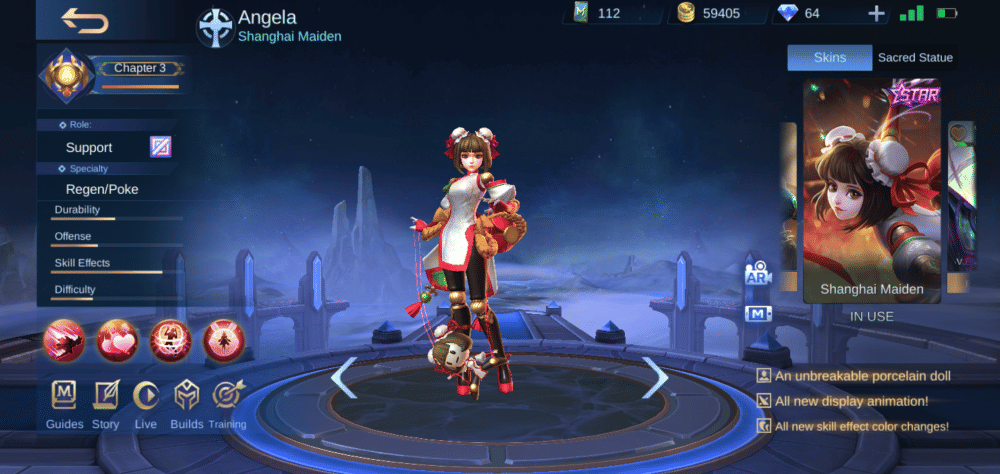Click the Support role badge icon
Viewport: 1000px width, 474px height.
point(161,147)
